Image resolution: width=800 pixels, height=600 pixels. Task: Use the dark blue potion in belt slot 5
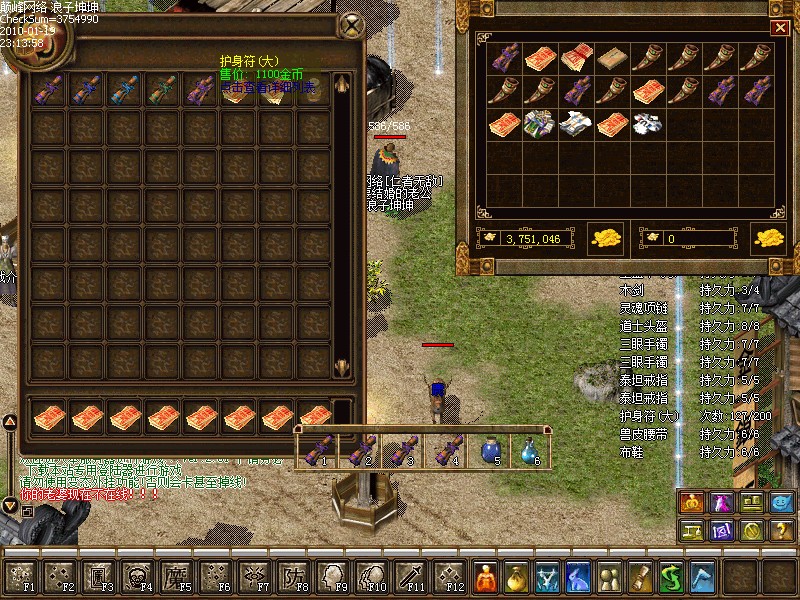coord(489,451)
